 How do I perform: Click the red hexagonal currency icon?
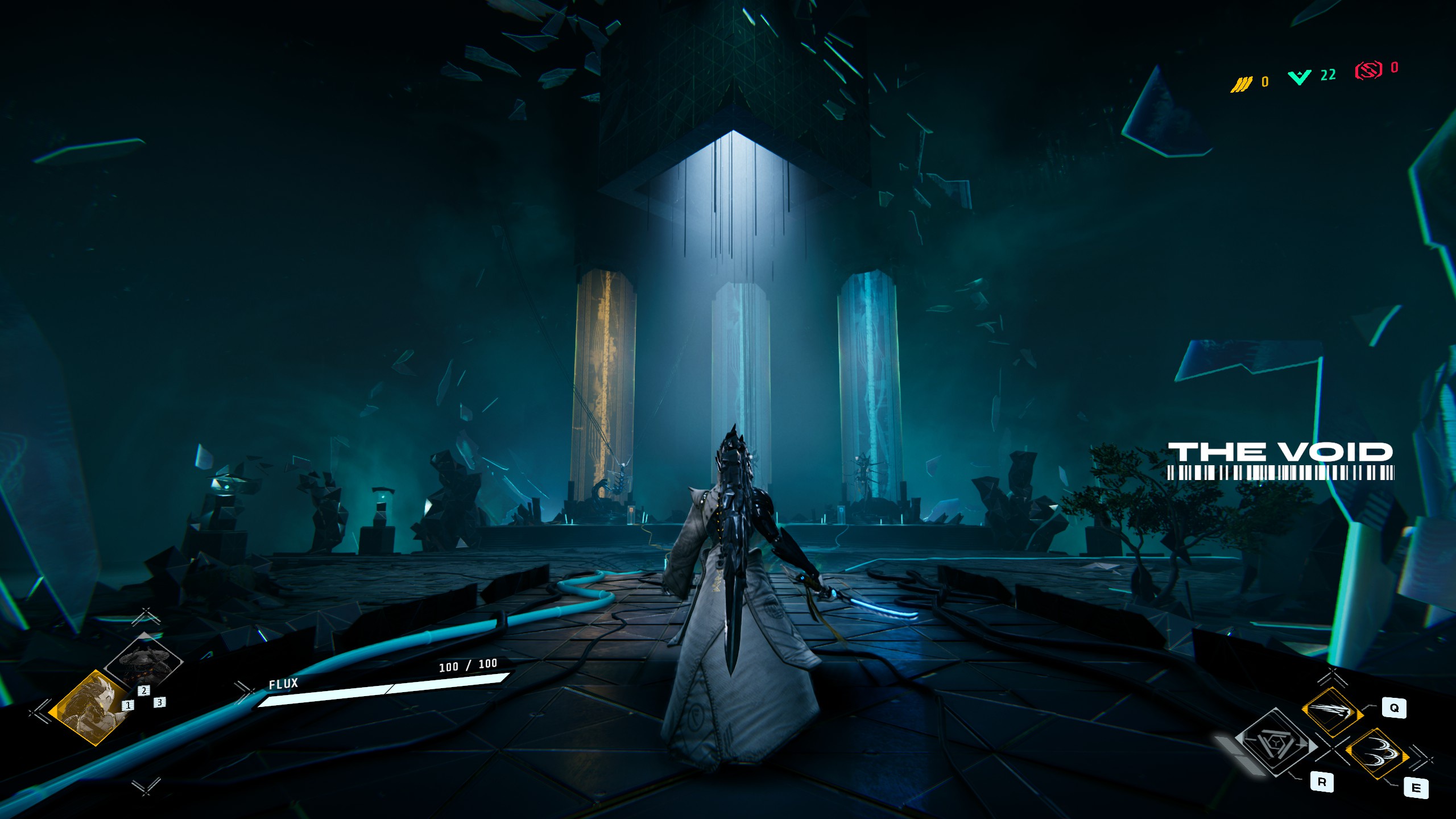(x=1368, y=70)
